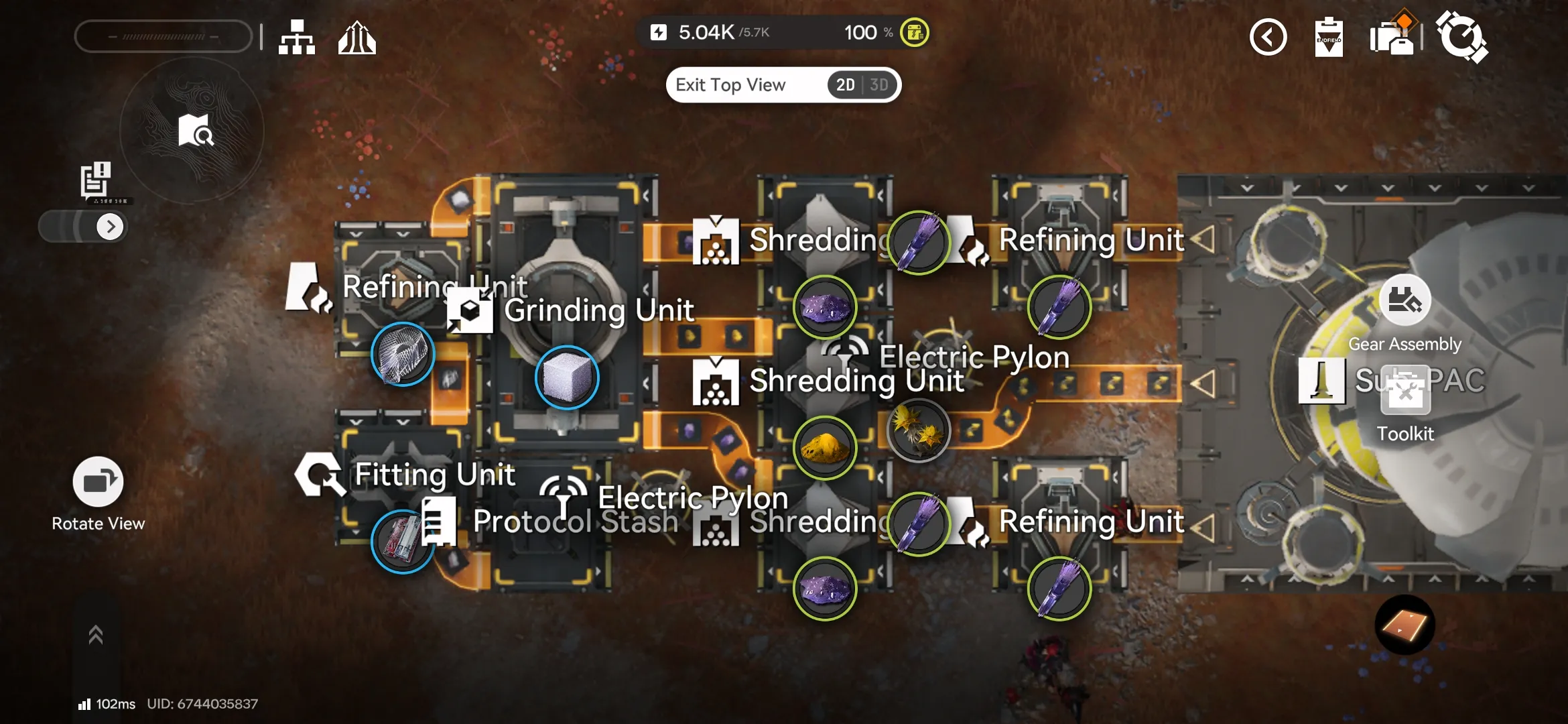The image size is (1568, 724).
Task: Select the Fitting Unit label
Action: pos(434,475)
